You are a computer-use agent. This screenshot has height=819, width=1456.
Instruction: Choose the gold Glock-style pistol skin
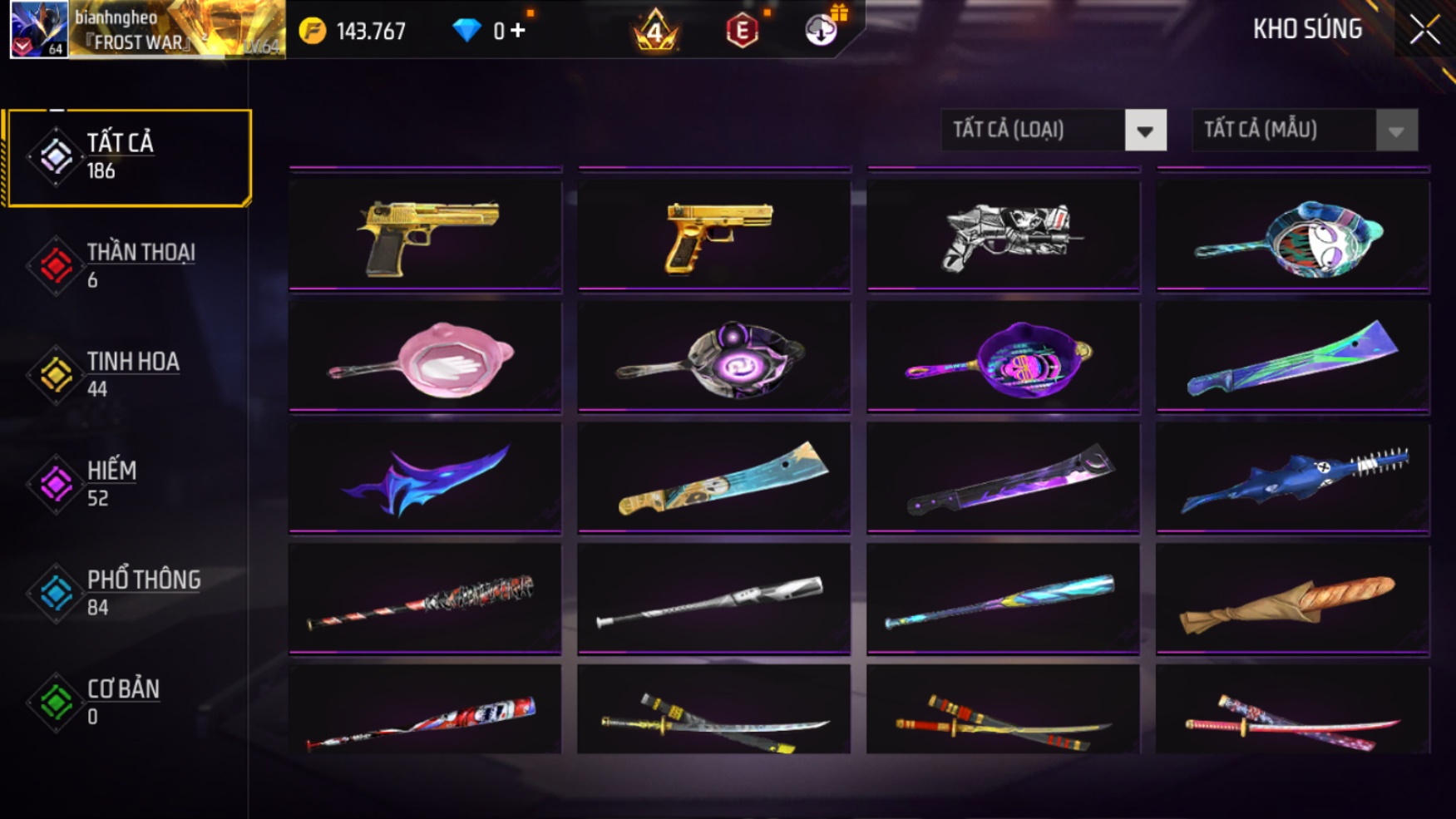tap(714, 236)
